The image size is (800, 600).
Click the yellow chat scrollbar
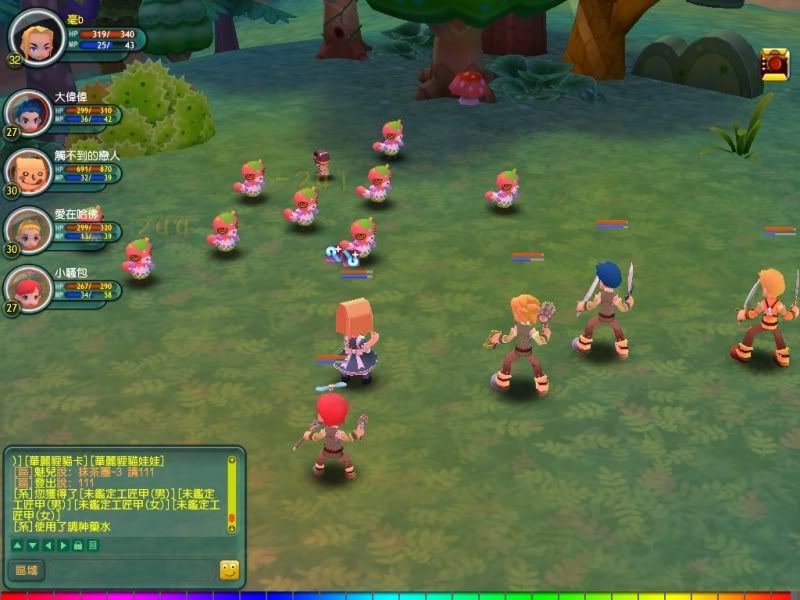(x=232, y=495)
